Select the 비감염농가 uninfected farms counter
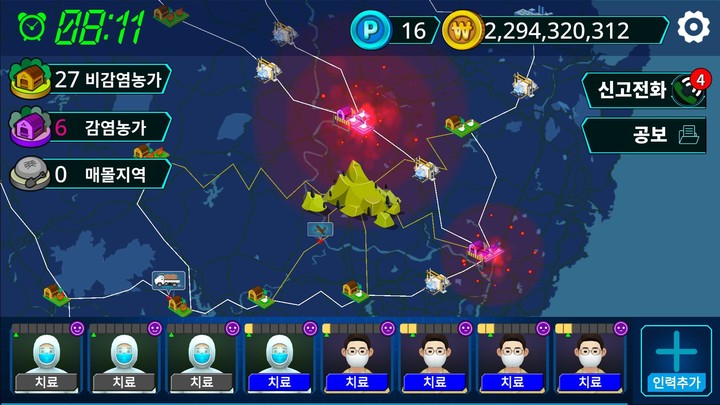The height and width of the screenshot is (405, 720). point(90,80)
